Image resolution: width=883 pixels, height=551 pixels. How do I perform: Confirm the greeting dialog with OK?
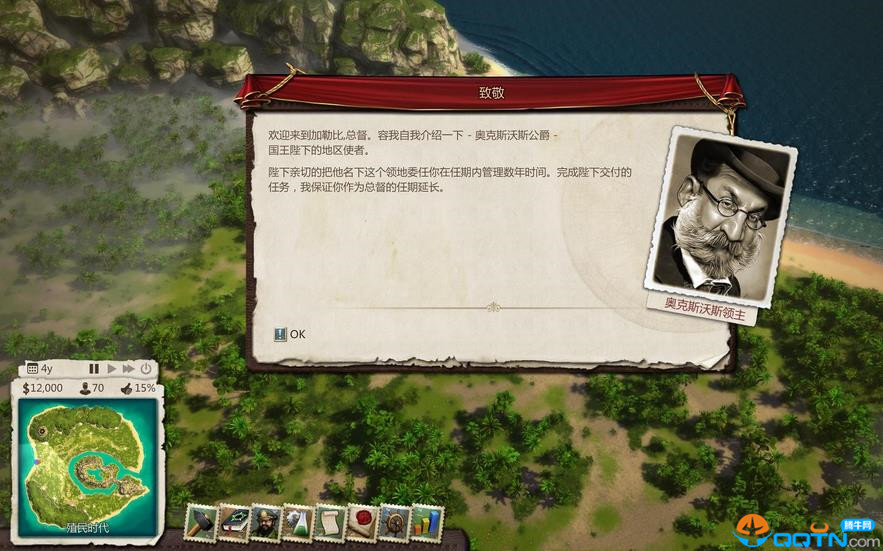coord(290,334)
